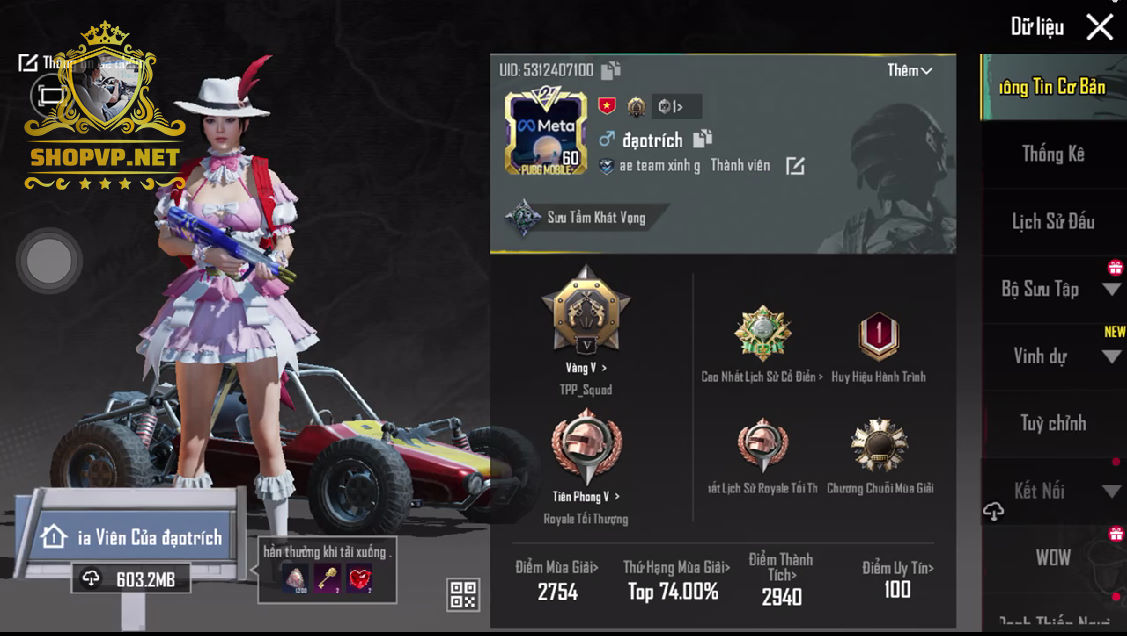Click the Meta avatar frame
The image size is (1127, 636).
click(x=544, y=133)
